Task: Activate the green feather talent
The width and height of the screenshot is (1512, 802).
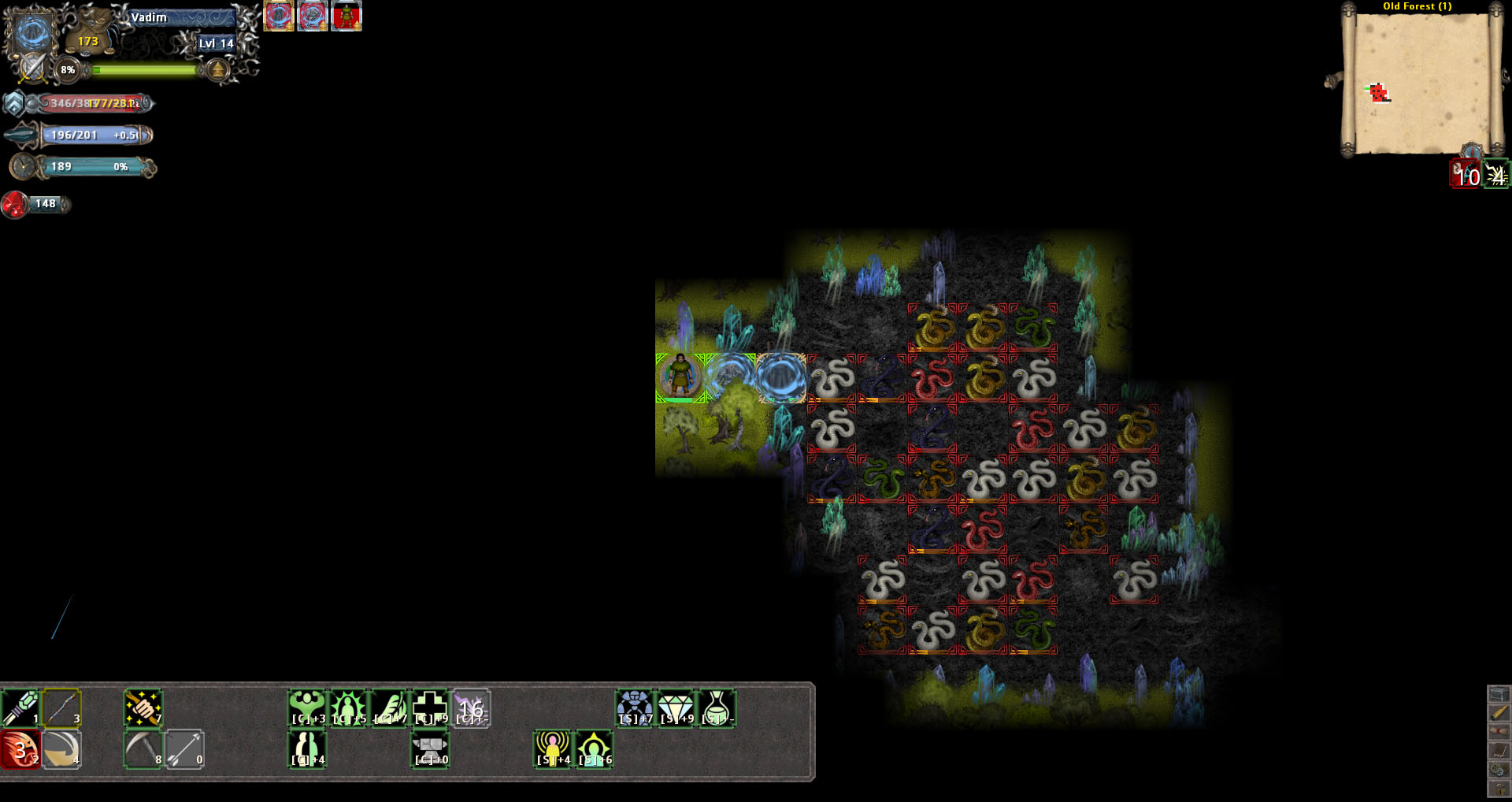Action: pyautogui.click(x=389, y=707)
